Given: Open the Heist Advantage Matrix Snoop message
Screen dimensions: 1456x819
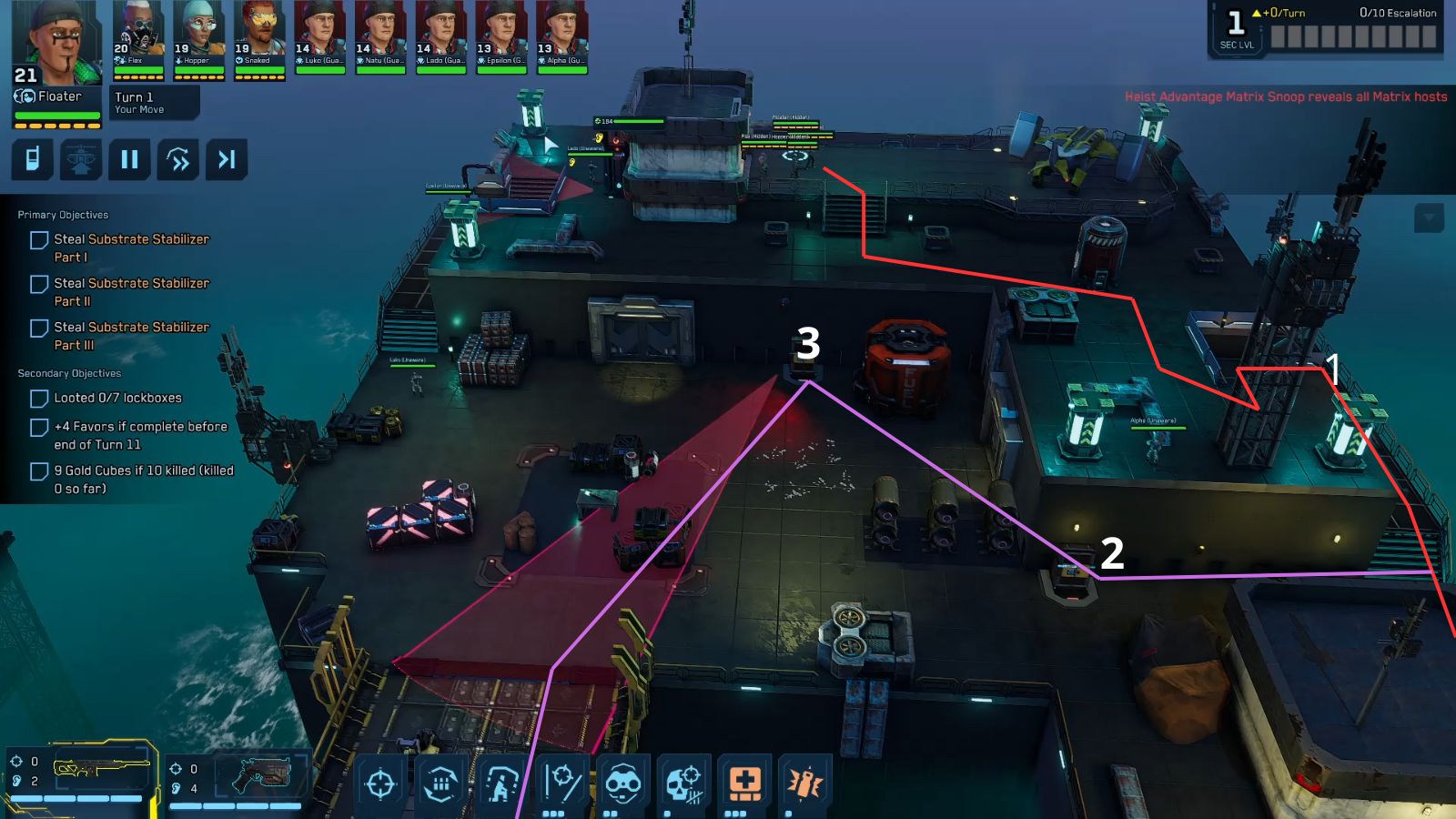Looking at the screenshot, I should click(x=1284, y=95).
